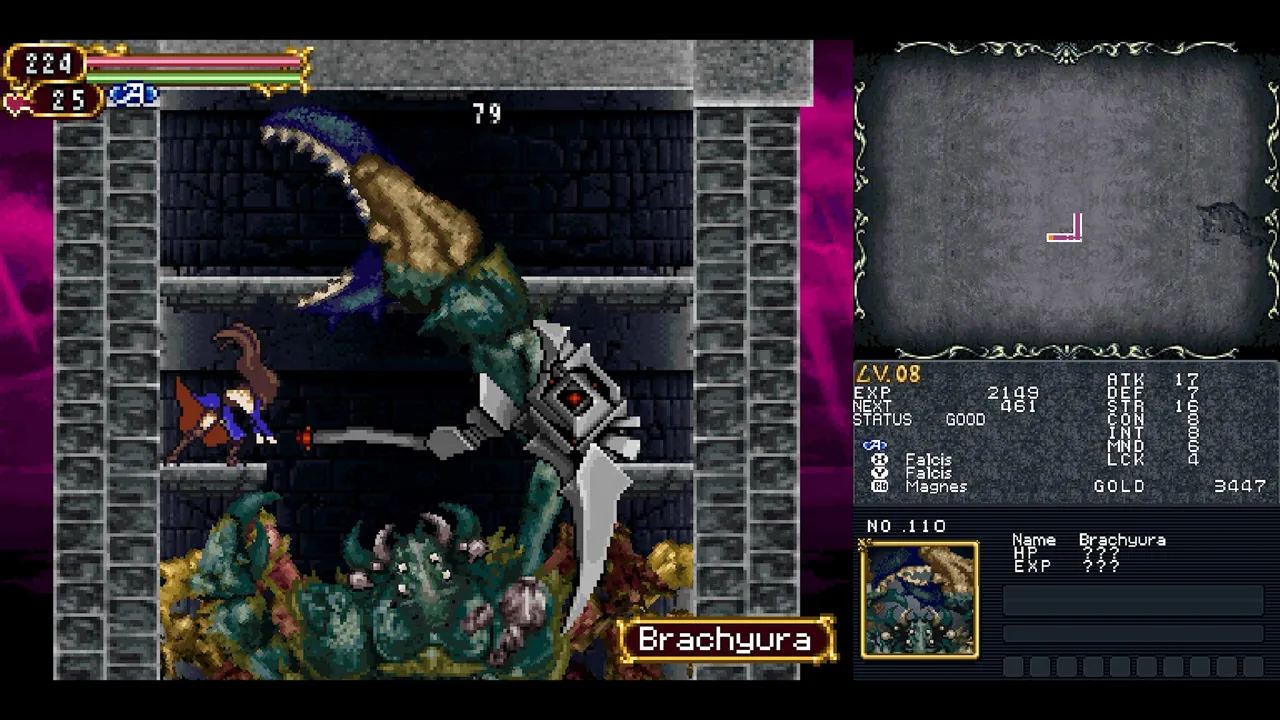Click the heart icon beside the 25 counter
Image resolution: width=1280 pixels, height=720 pixels.
coord(18,100)
